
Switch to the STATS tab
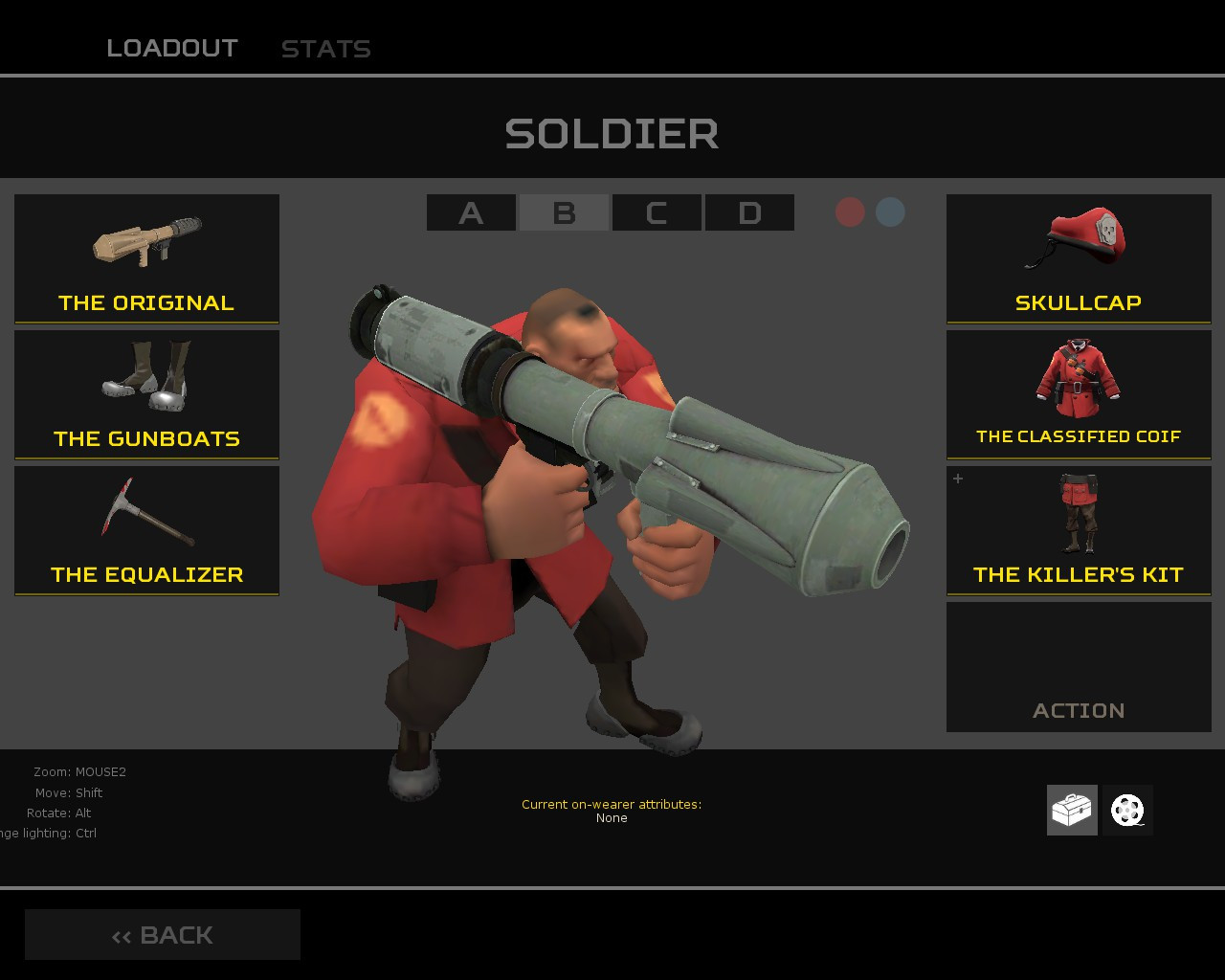click(x=325, y=49)
